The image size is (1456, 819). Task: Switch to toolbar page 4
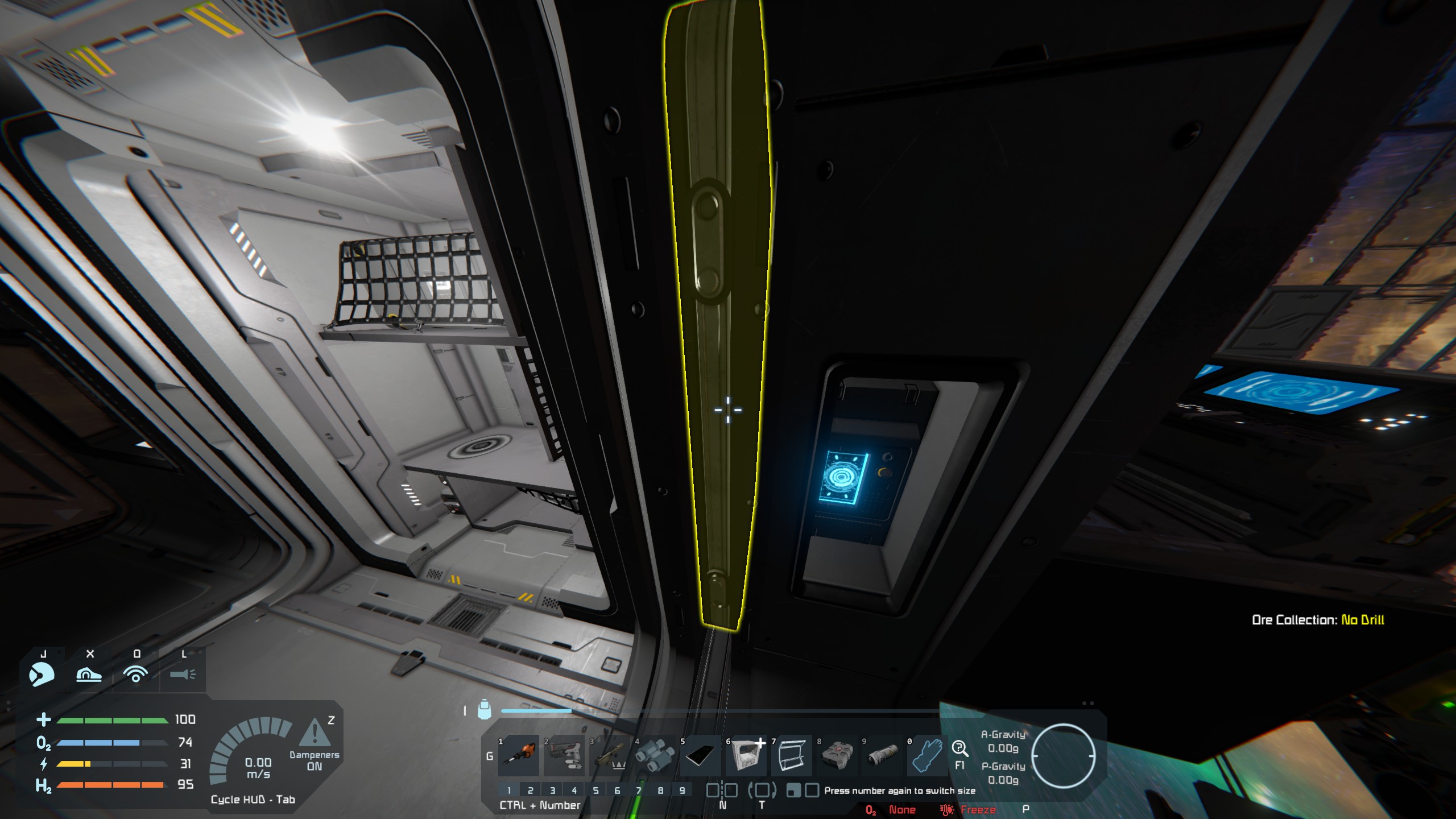coord(574,791)
